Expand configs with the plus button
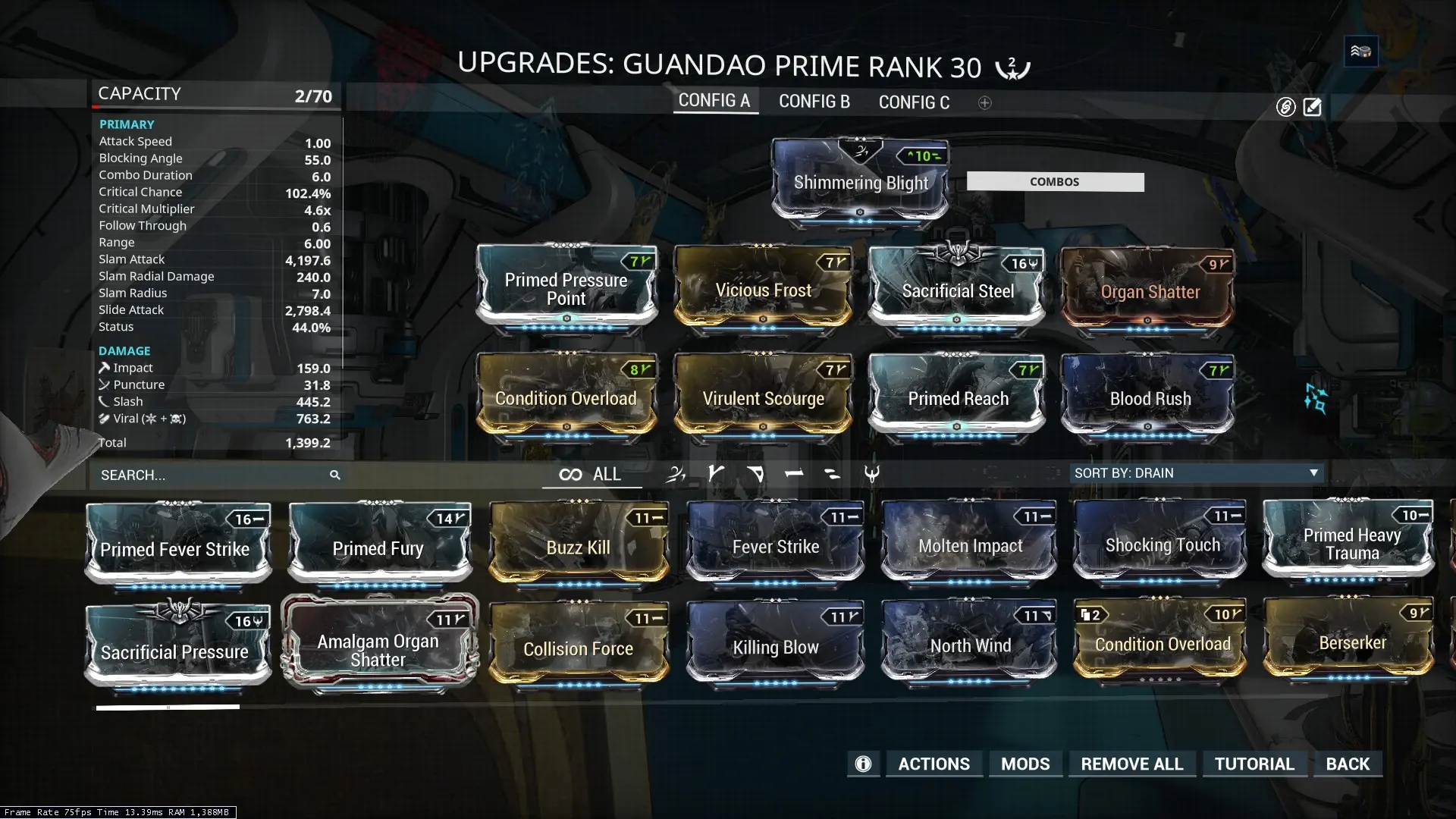This screenshot has width=1456, height=819. coord(984,102)
